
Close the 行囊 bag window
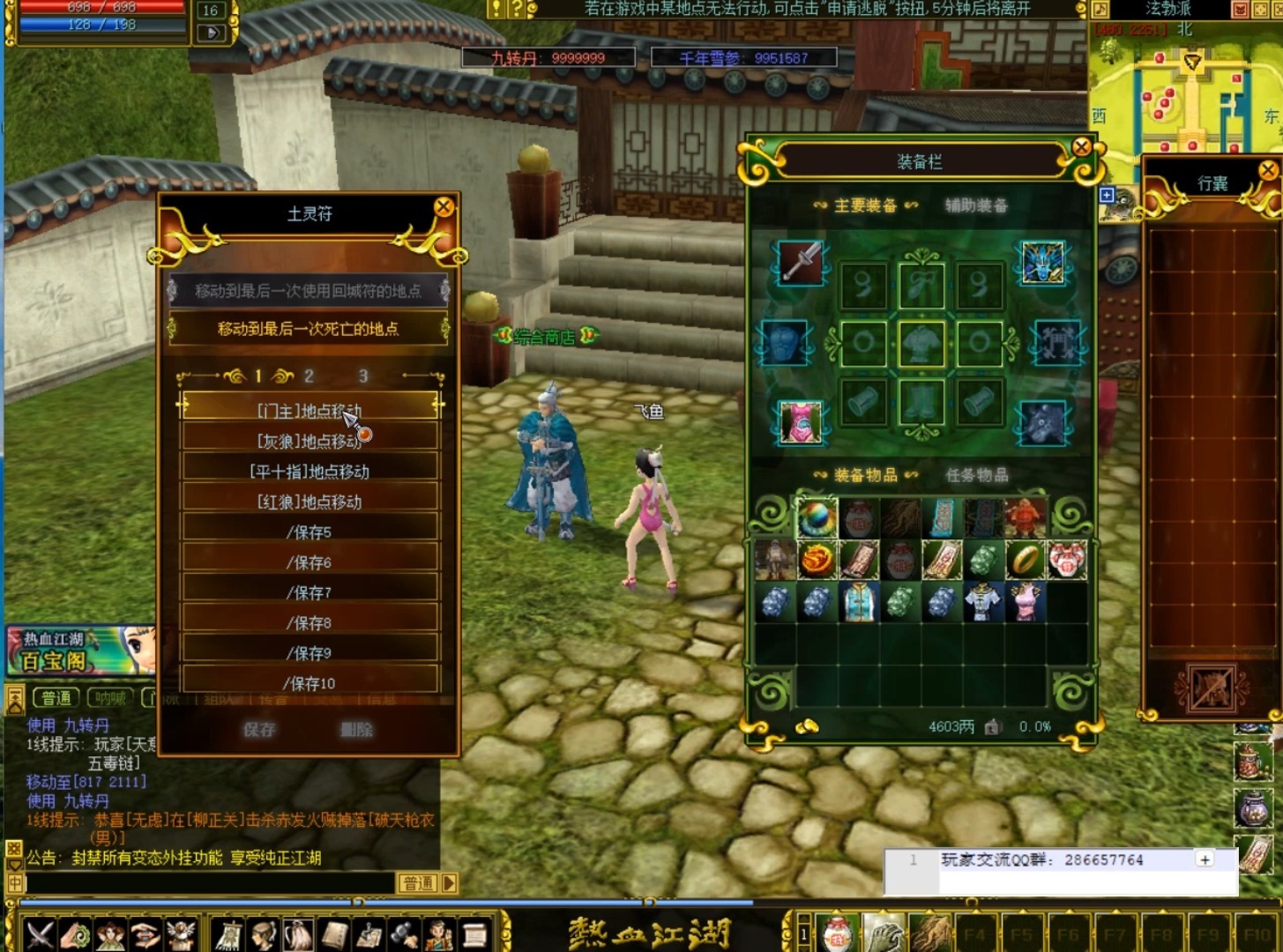tap(1268, 170)
